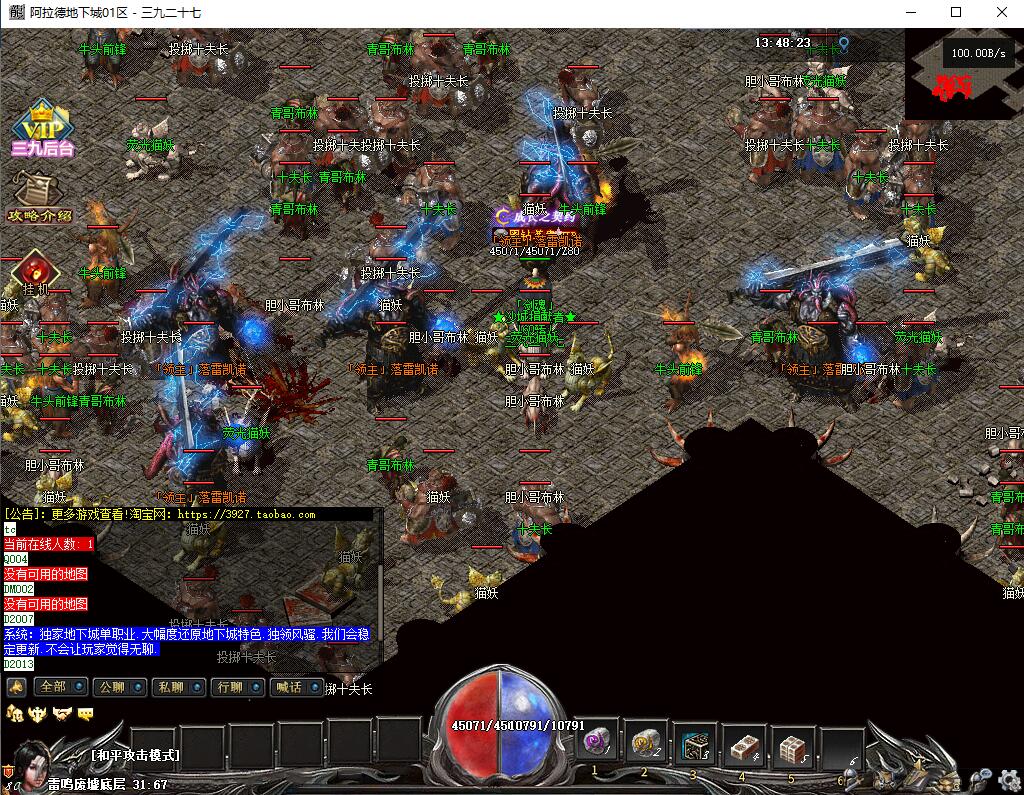Open the handshake trade icon

pyautogui.click(x=62, y=714)
